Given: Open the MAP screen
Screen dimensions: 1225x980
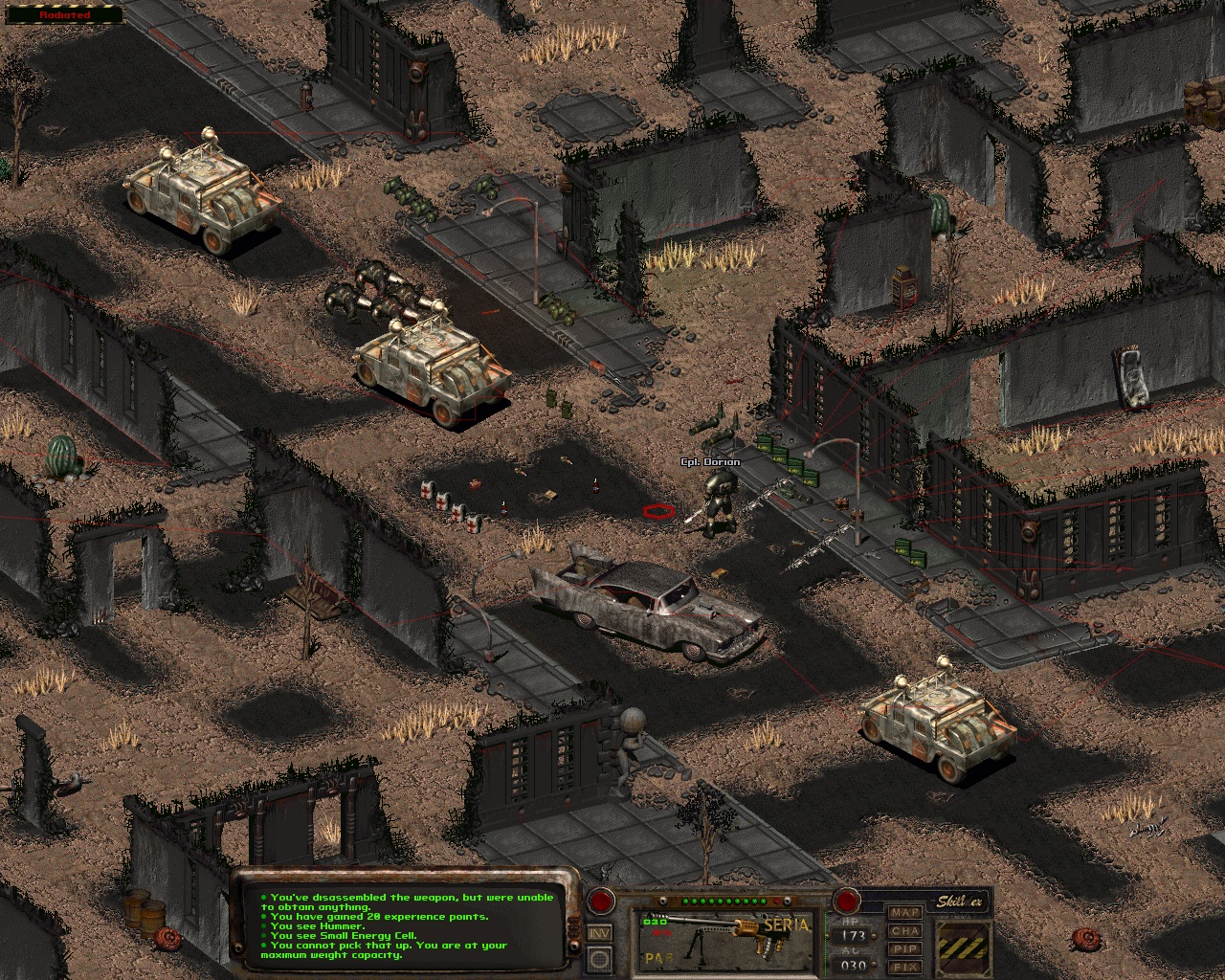Looking at the screenshot, I should click(904, 913).
